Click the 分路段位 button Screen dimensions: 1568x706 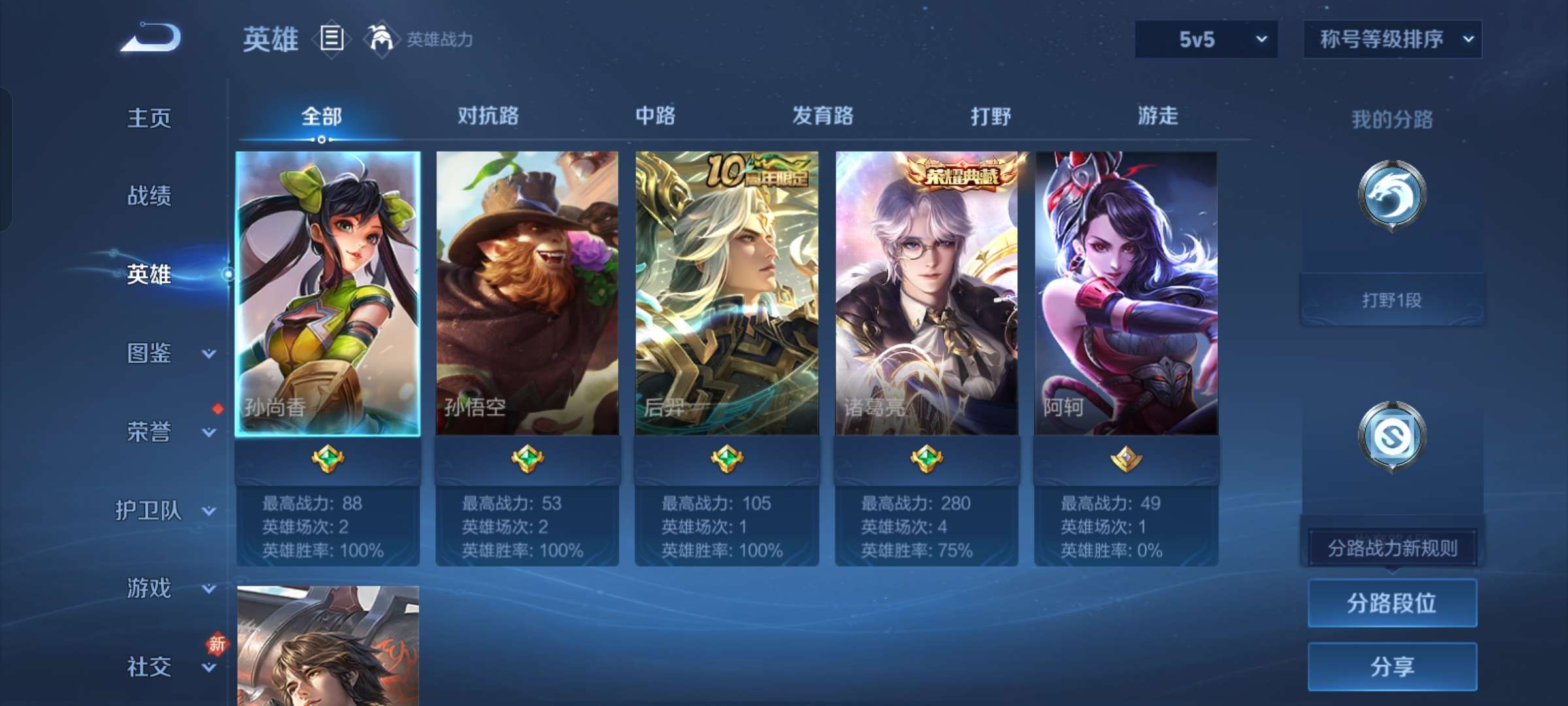(1392, 602)
